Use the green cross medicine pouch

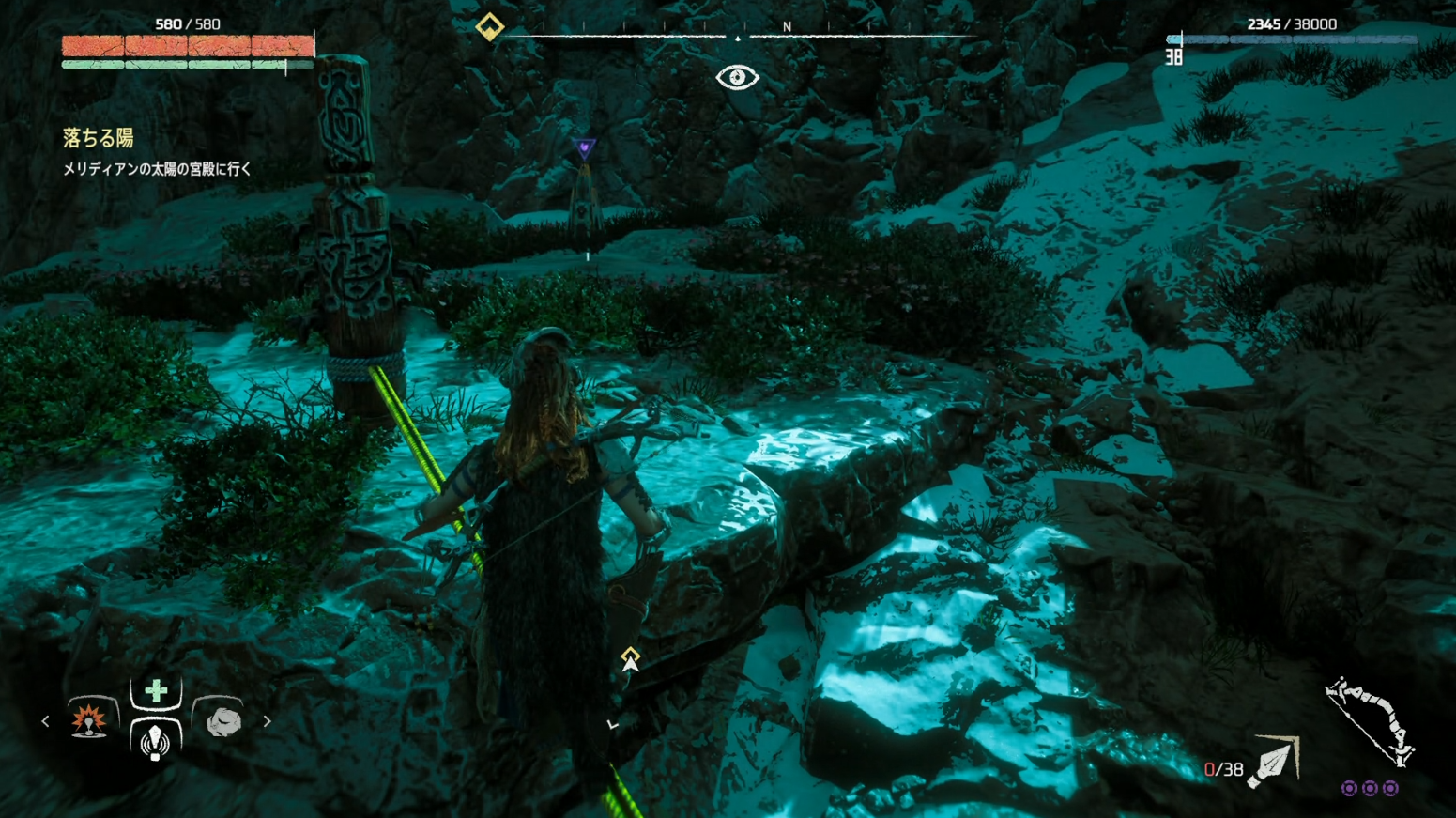point(156,691)
